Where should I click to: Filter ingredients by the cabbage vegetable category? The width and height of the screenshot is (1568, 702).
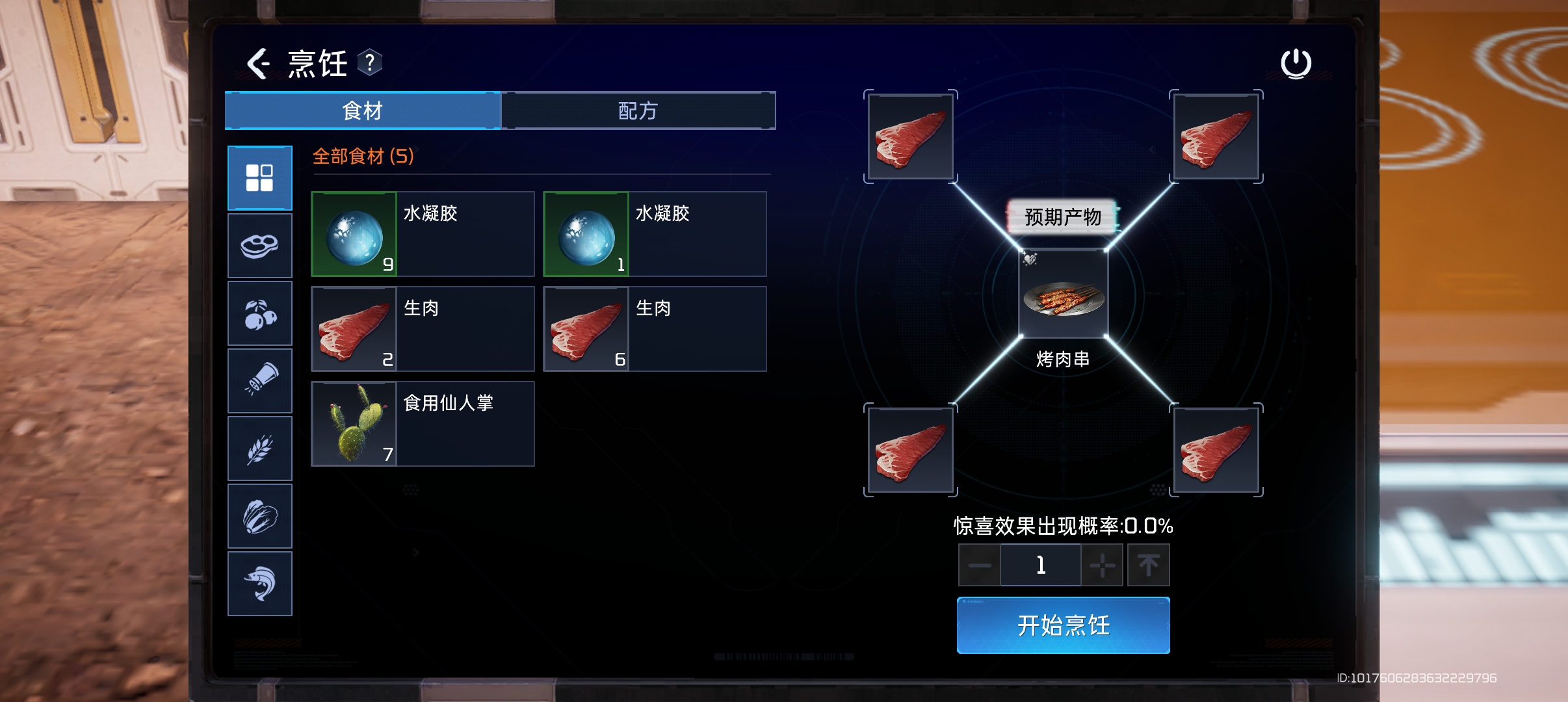(x=259, y=517)
